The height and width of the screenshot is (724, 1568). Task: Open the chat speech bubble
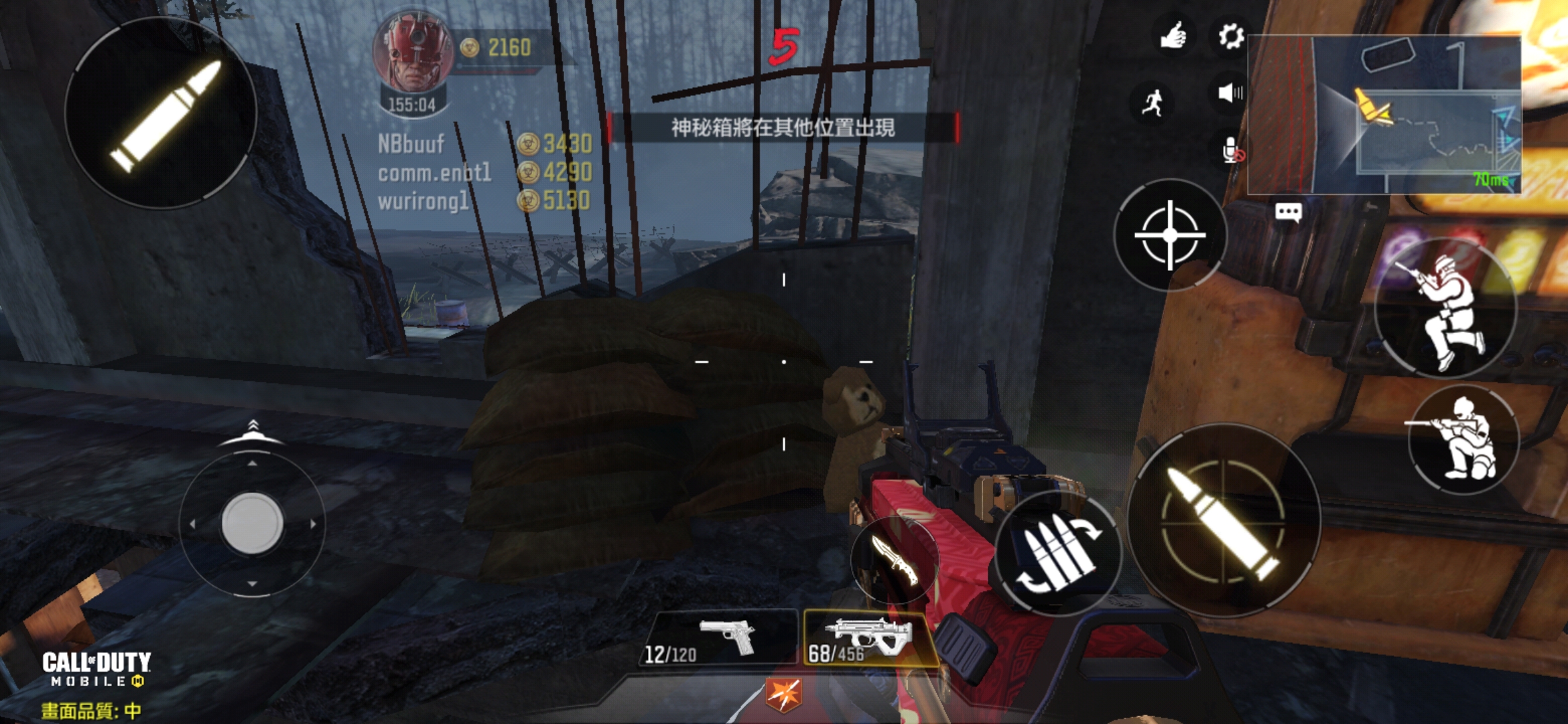click(x=1288, y=213)
